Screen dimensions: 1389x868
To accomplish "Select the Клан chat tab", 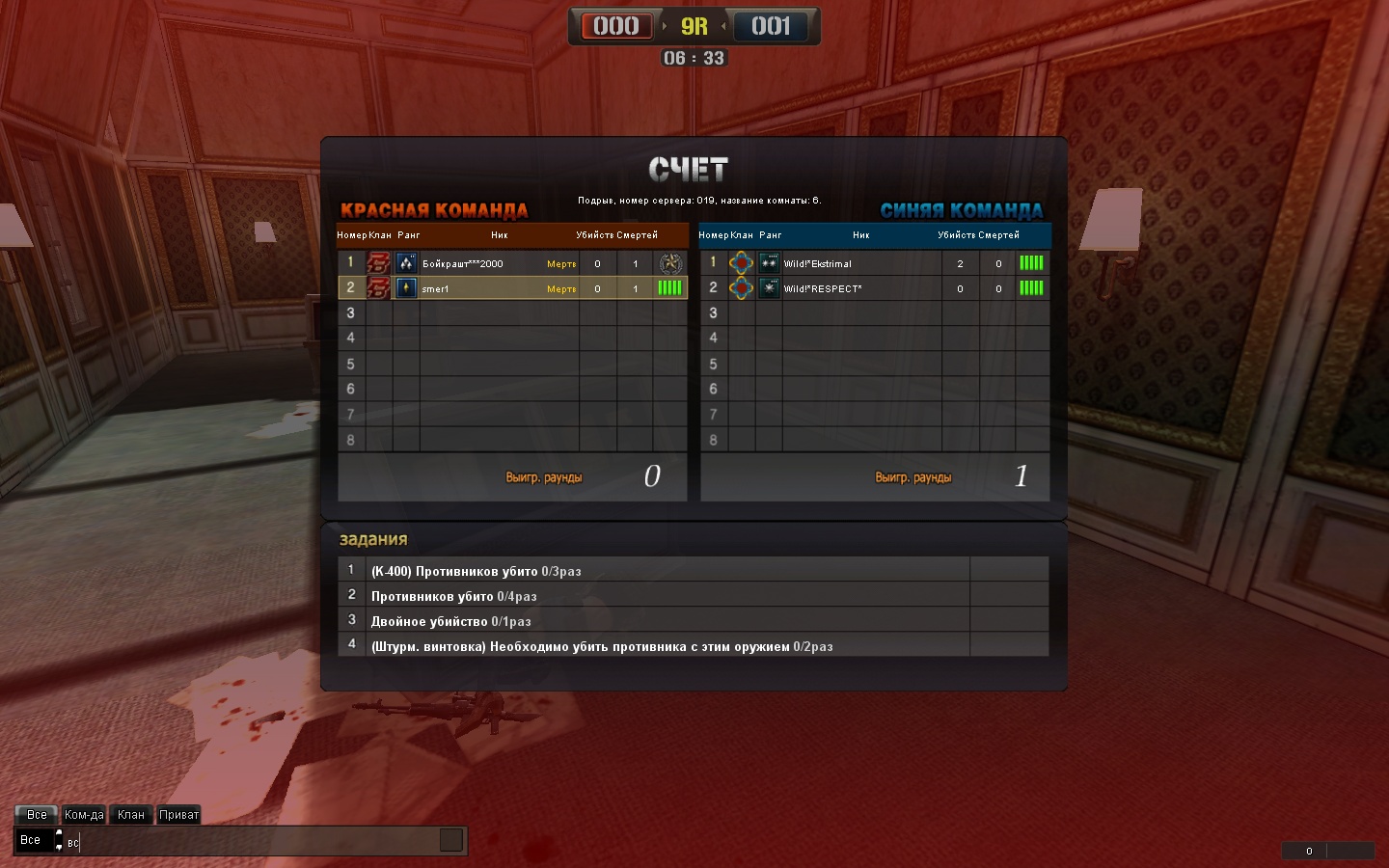I will [x=131, y=815].
